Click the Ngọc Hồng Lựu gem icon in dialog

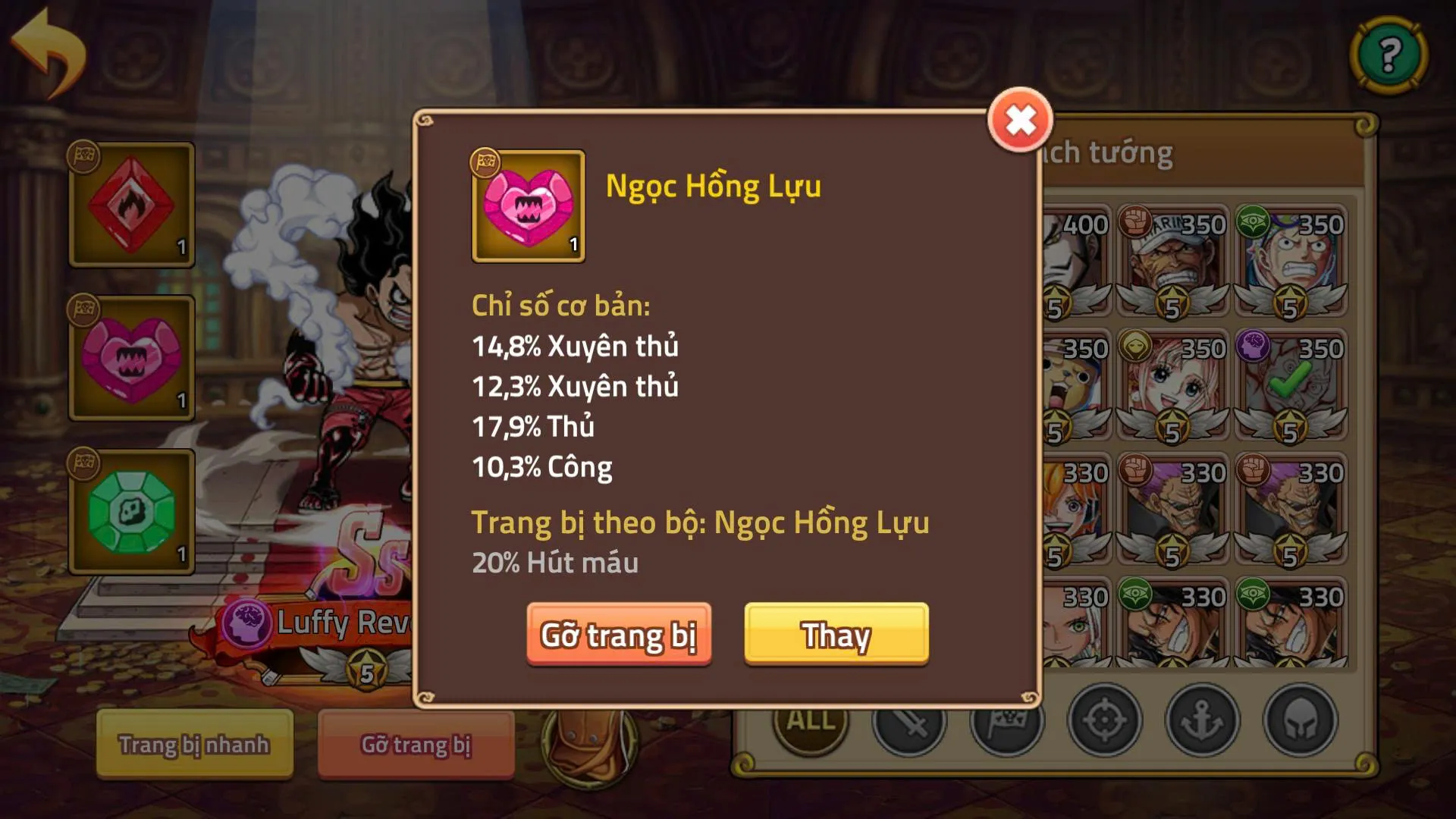click(528, 206)
